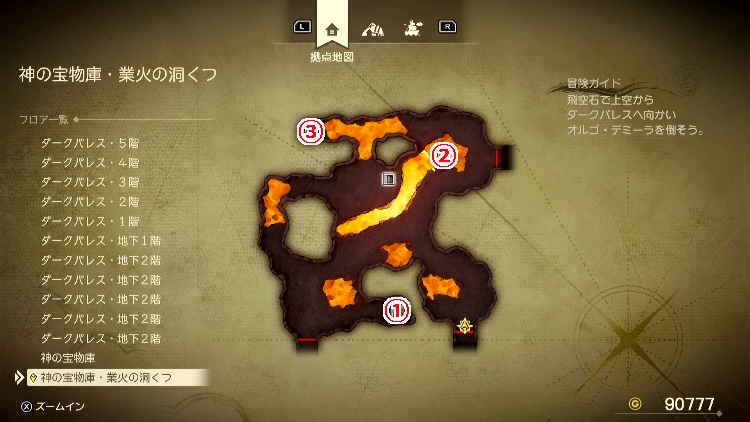Open the mountain-icon field map tab
Viewport: 750px width, 422px height.
point(372,28)
